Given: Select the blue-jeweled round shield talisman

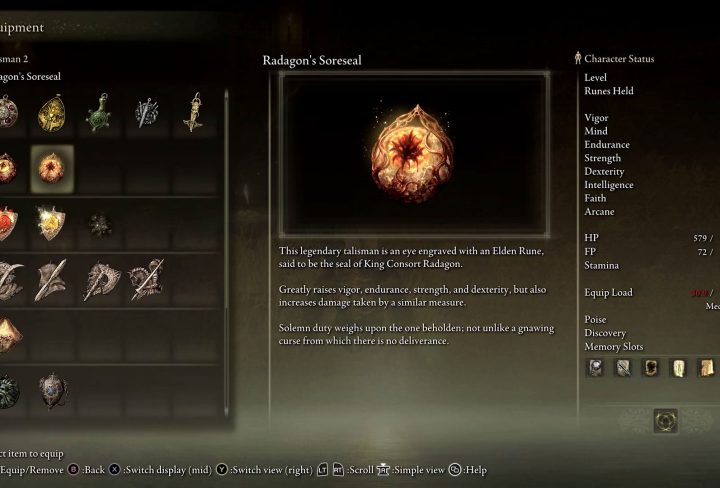Looking at the screenshot, I should click(52, 391).
